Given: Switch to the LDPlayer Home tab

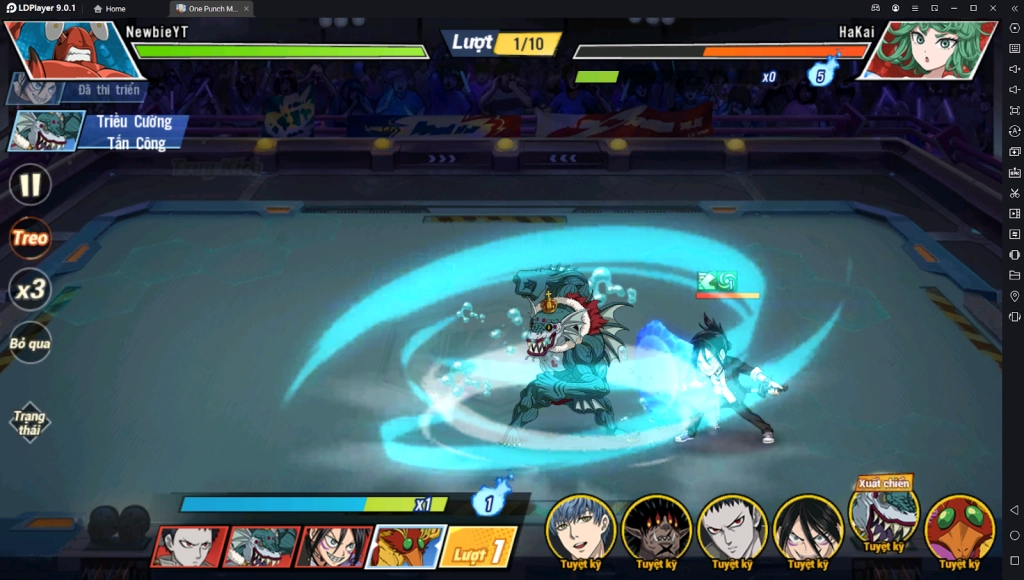Looking at the screenshot, I should tap(109, 8).
